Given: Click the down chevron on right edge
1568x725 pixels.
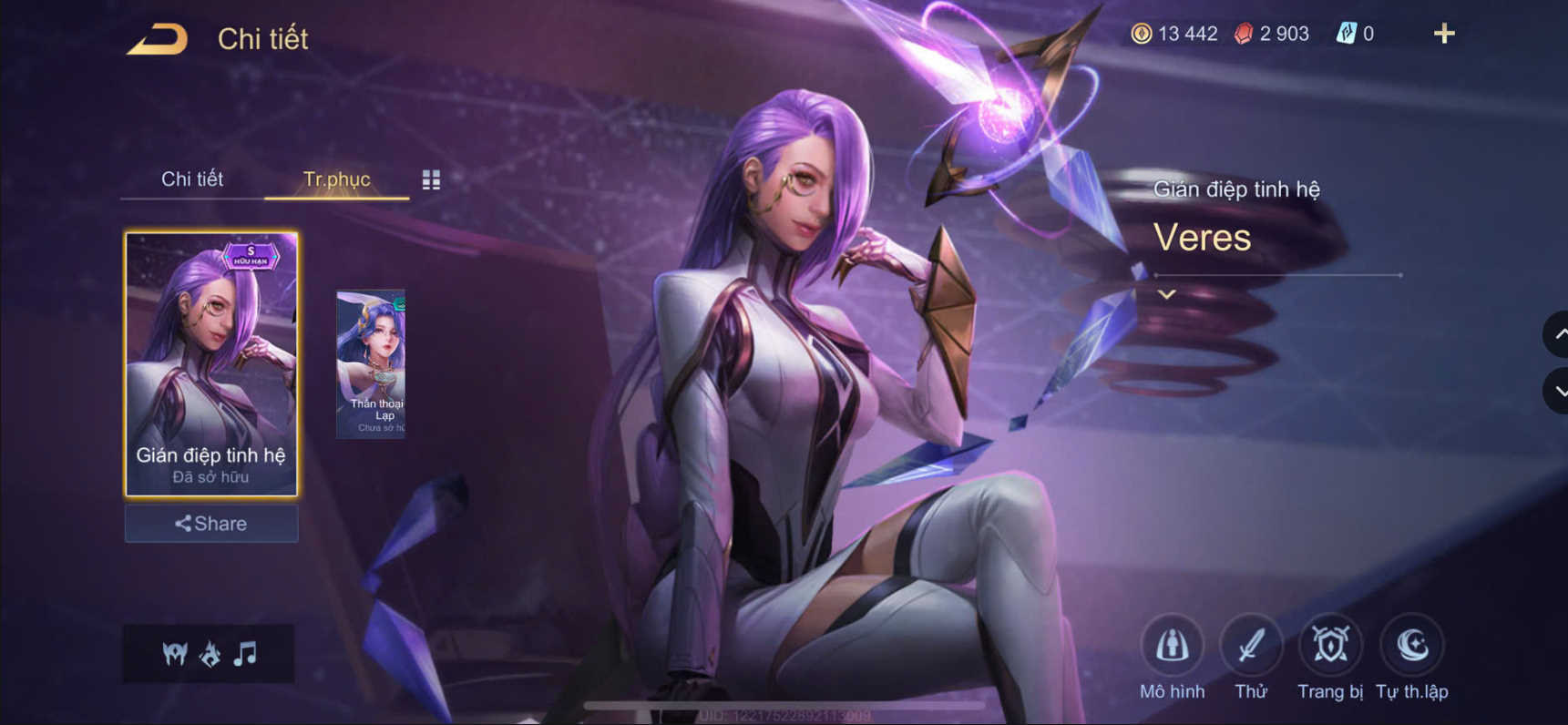Looking at the screenshot, I should tap(1556, 392).
